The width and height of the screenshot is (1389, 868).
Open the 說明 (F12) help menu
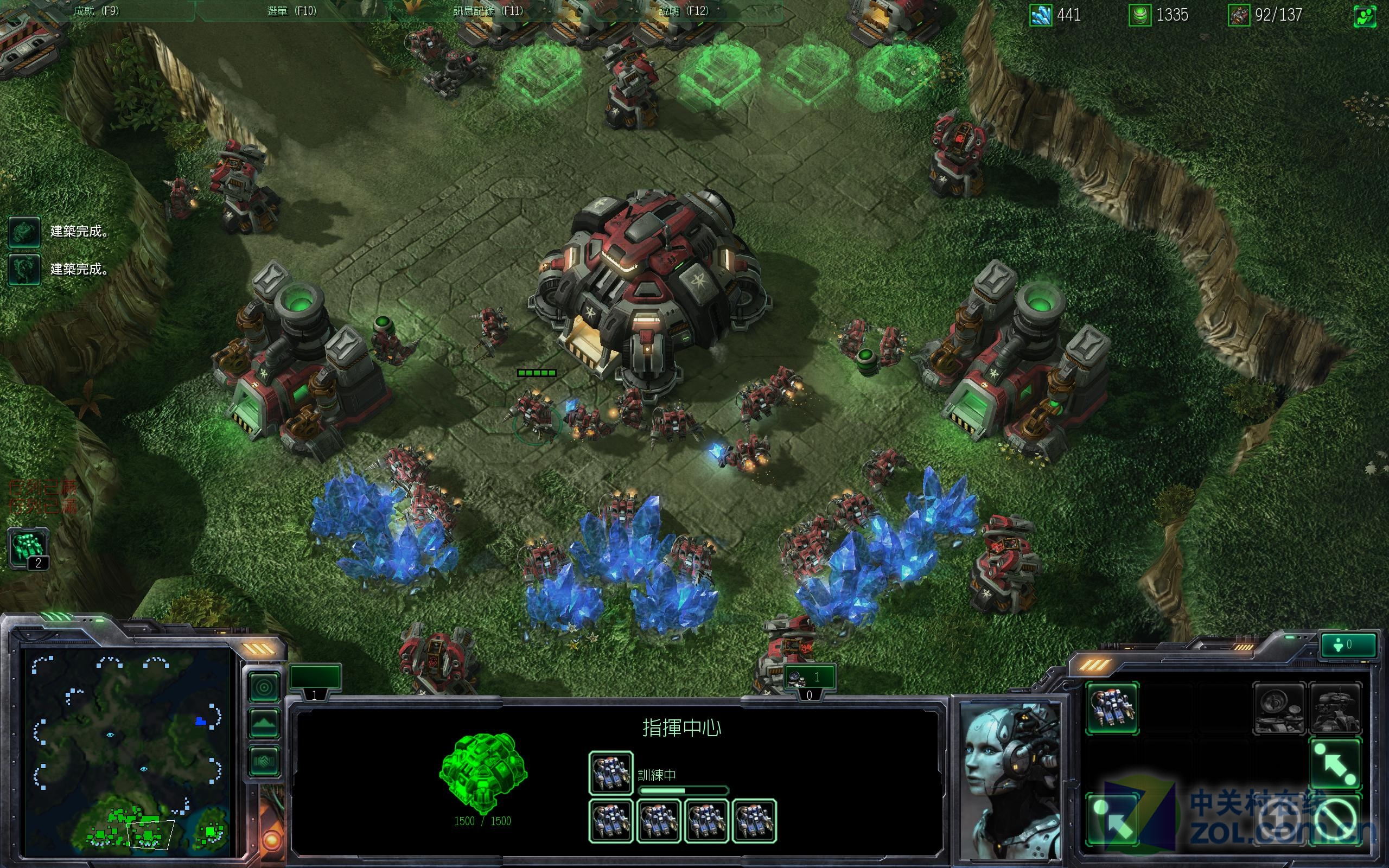(x=683, y=11)
